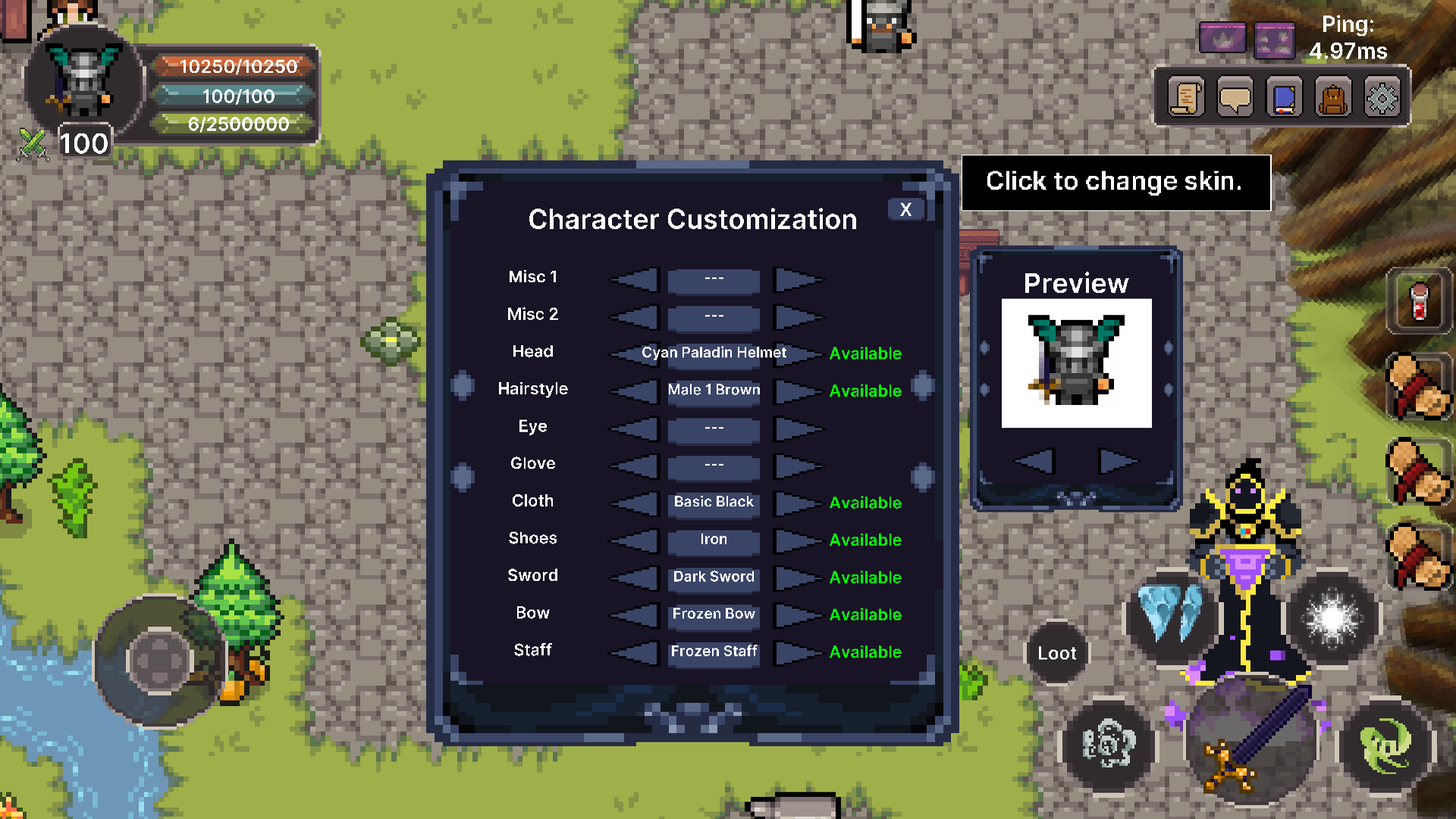Open the blue spellbook icon
1456x819 pixels.
1284,97
